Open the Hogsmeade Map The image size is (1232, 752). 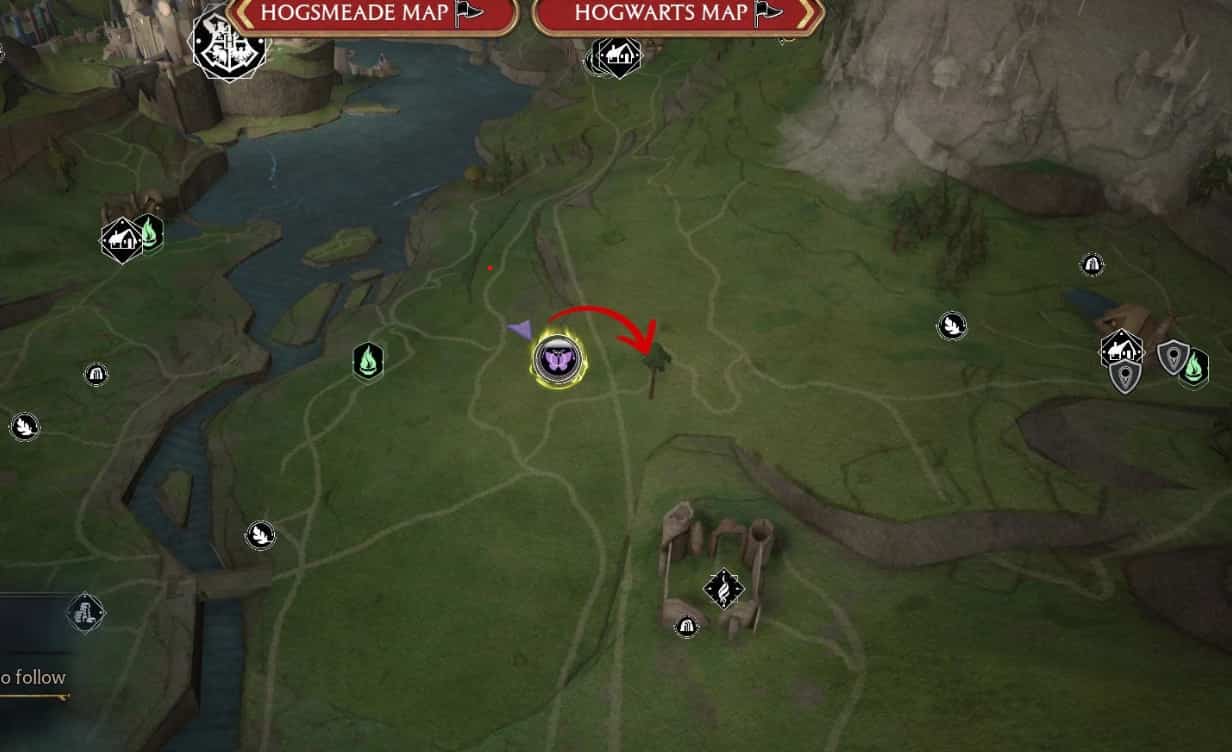pyautogui.click(x=371, y=14)
